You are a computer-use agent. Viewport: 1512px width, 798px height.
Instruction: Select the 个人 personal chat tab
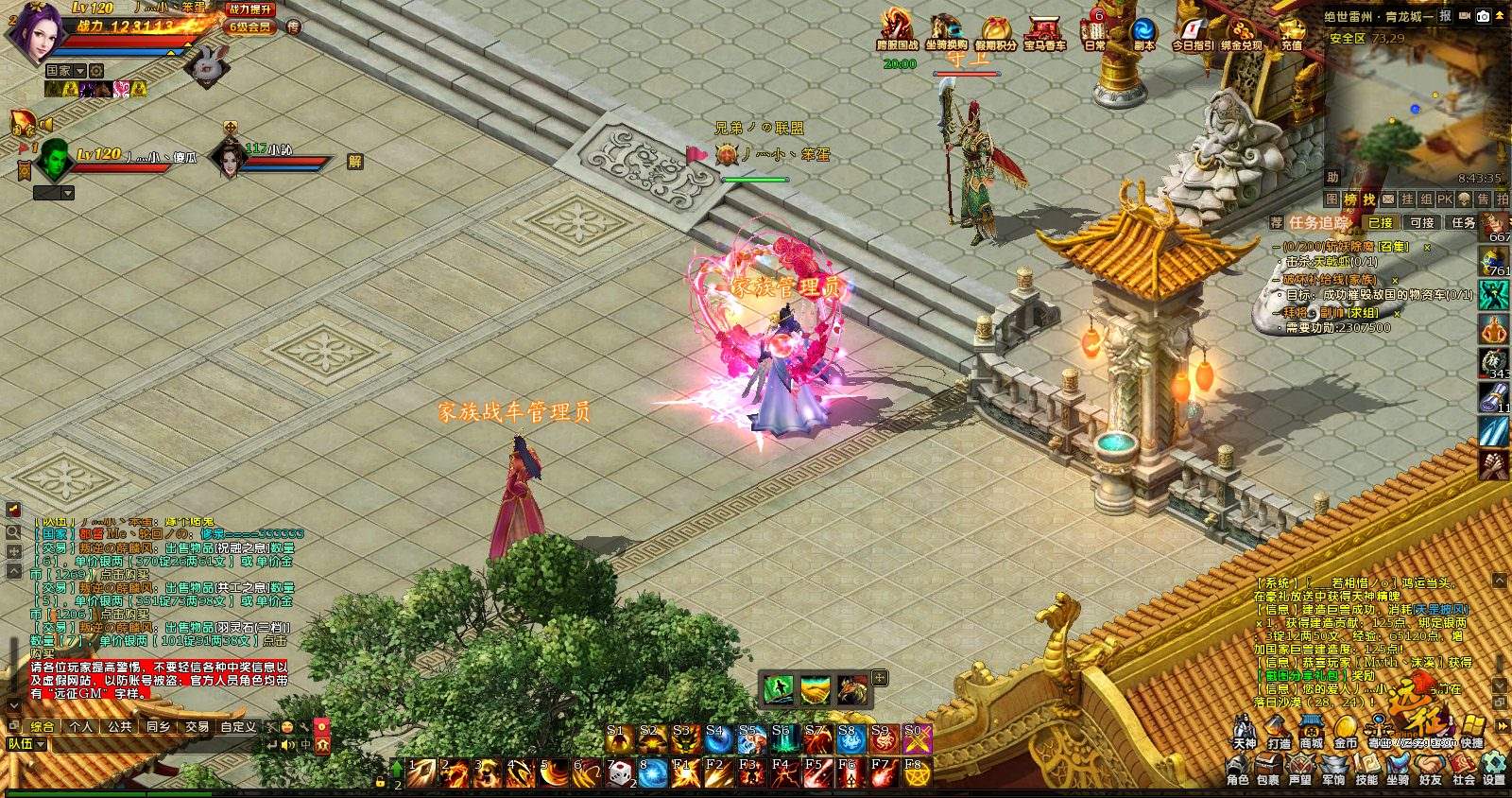[x=81, y=727]
